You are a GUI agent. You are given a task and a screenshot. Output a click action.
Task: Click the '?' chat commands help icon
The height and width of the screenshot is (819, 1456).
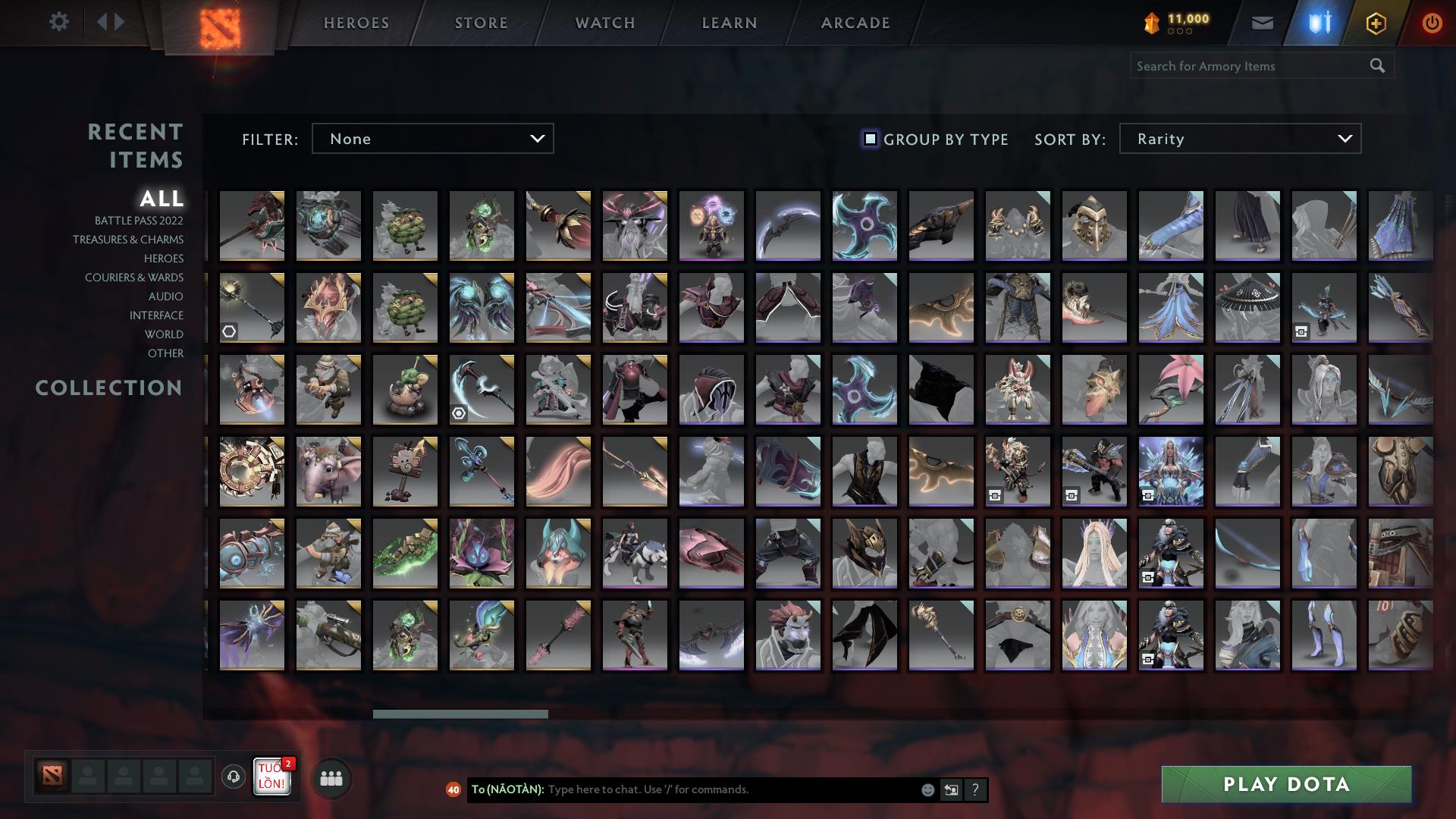(975, 789)
